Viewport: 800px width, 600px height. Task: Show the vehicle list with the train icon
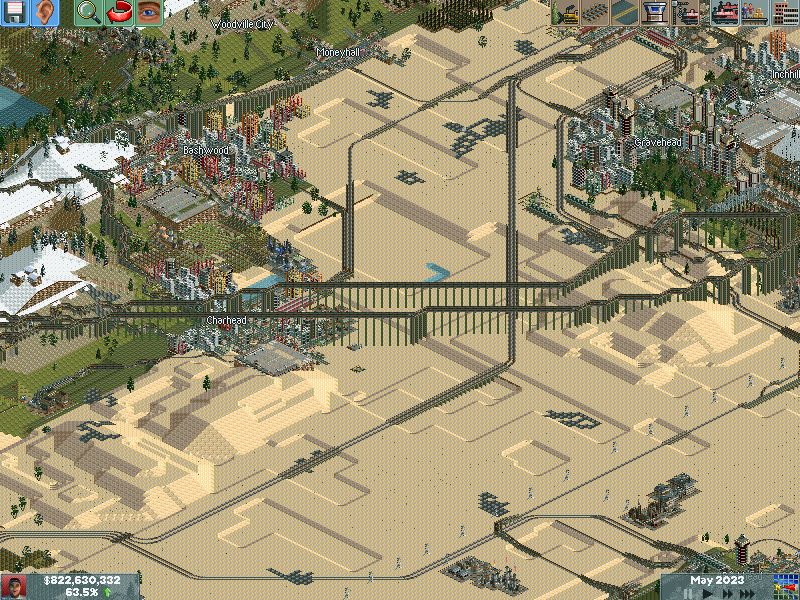click(x=723, y=13)
